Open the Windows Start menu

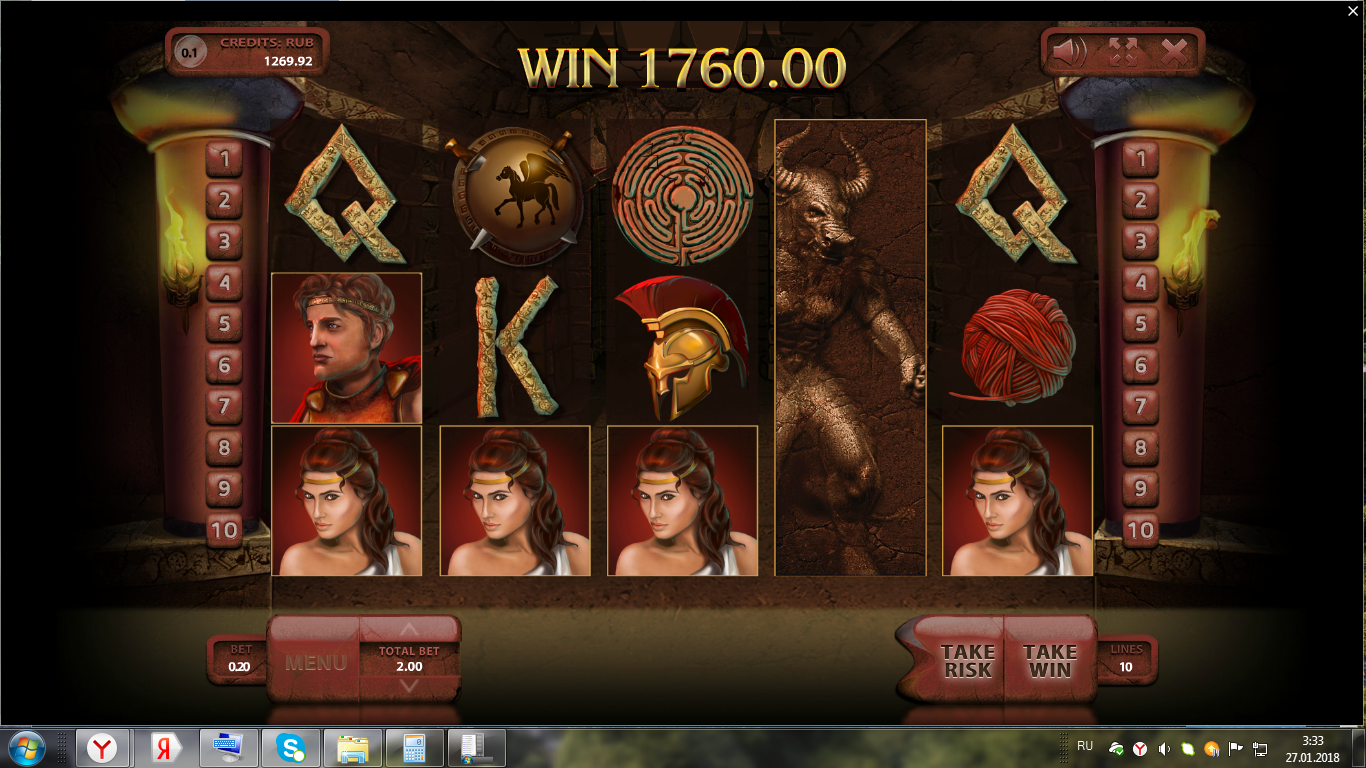click(x=26, y=747)
